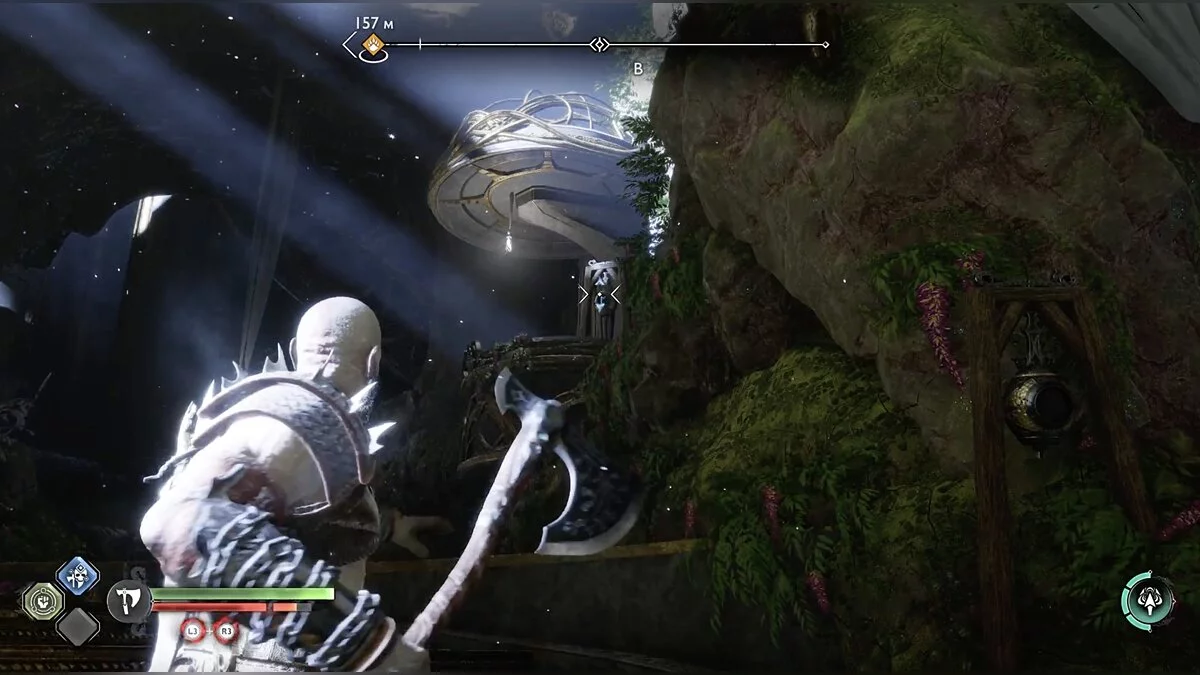1200x675 pixels.
Task: Click the orange quest marker on the compass
Action: pyautogui.click(x=374, y=44)
